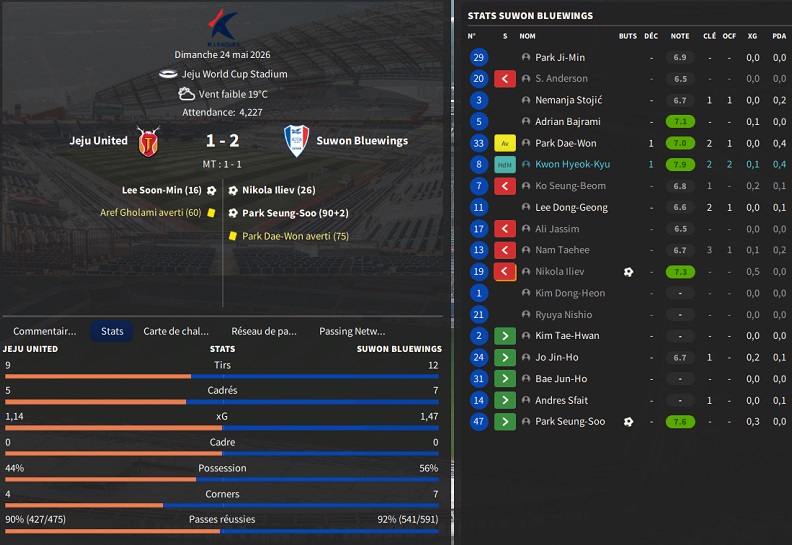Viewport: 792px width, 545px height.
Task: Select Kwon Hyeok-Kyu player row
Action: 572,164
